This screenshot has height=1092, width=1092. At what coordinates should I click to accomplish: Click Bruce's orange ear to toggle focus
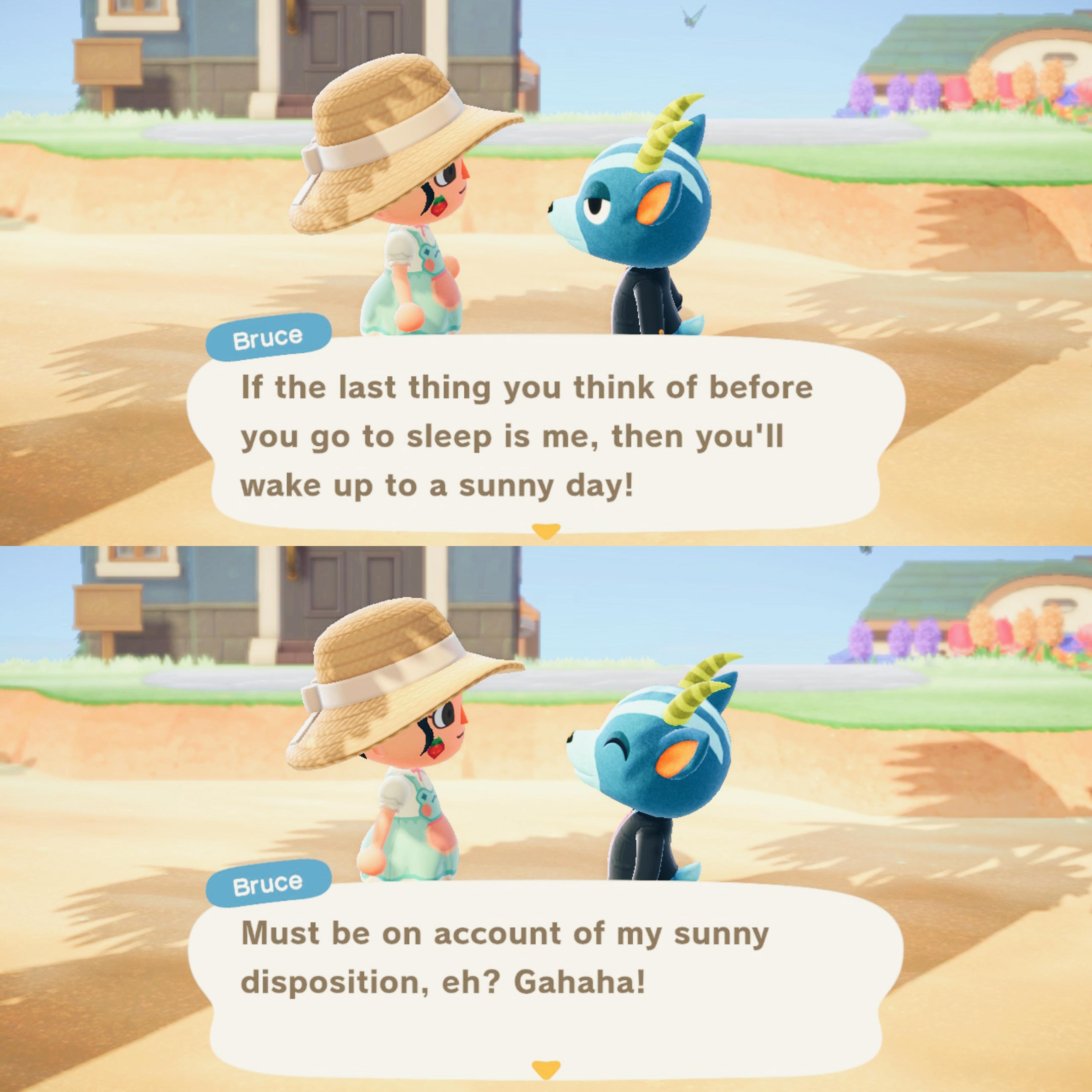[653, 201]
